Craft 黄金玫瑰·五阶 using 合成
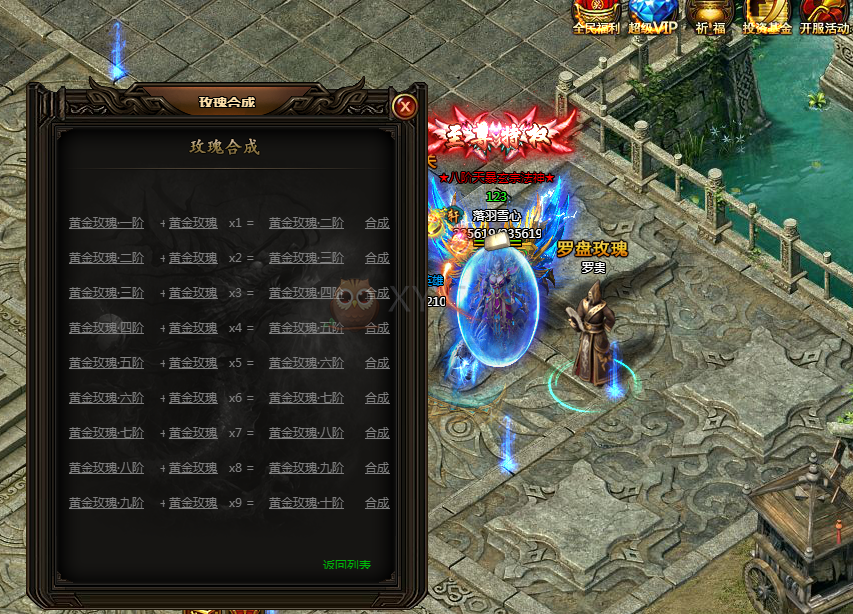The height and width of the screenshot is (614, 853). click(x=377, y=328)
